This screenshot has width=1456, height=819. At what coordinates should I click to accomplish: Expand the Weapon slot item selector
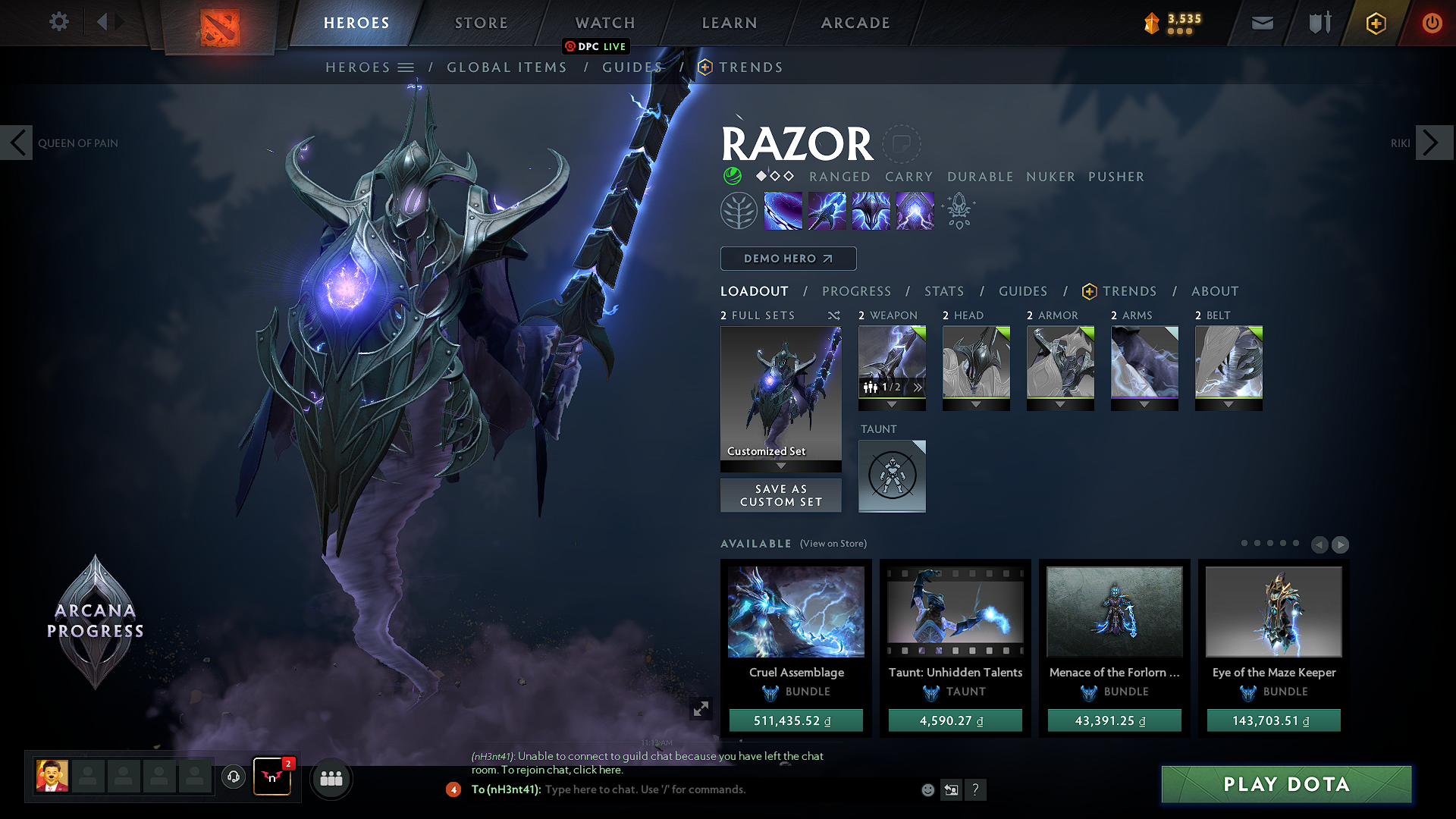tap(917, 387)
